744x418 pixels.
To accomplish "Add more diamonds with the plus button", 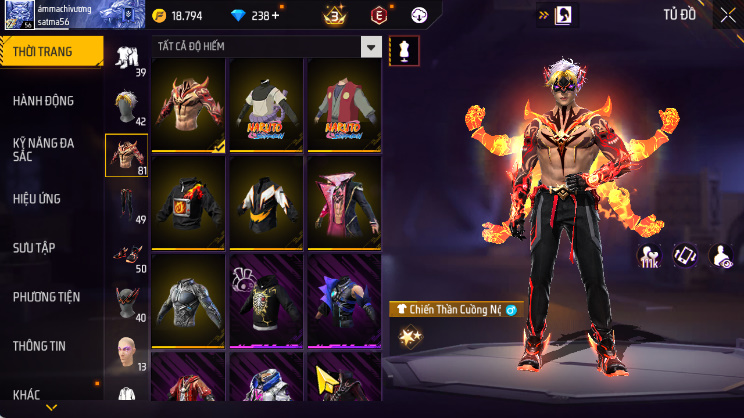I will (275, 16).
